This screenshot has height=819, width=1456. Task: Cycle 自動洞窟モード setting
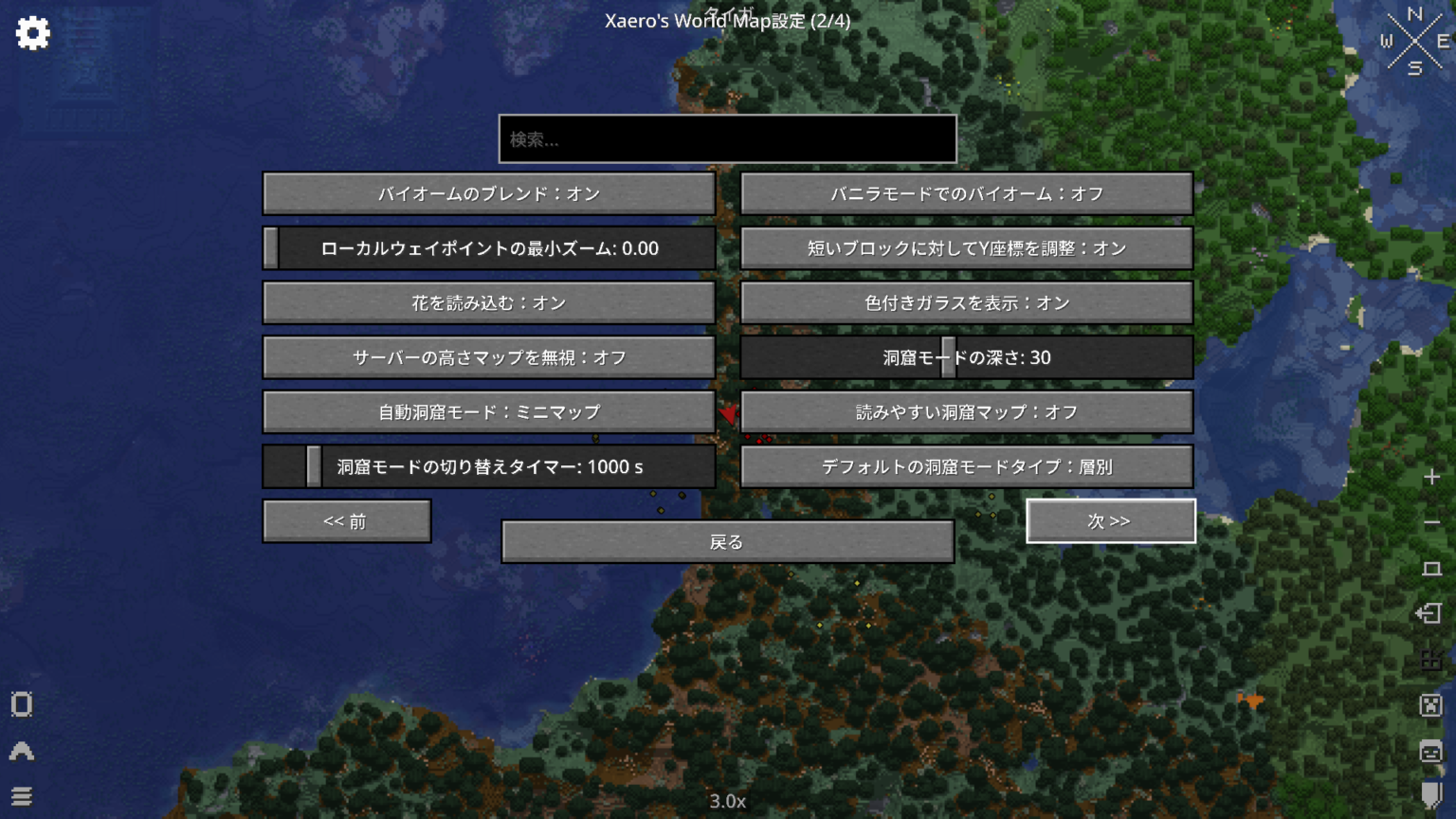click(488, 411)
